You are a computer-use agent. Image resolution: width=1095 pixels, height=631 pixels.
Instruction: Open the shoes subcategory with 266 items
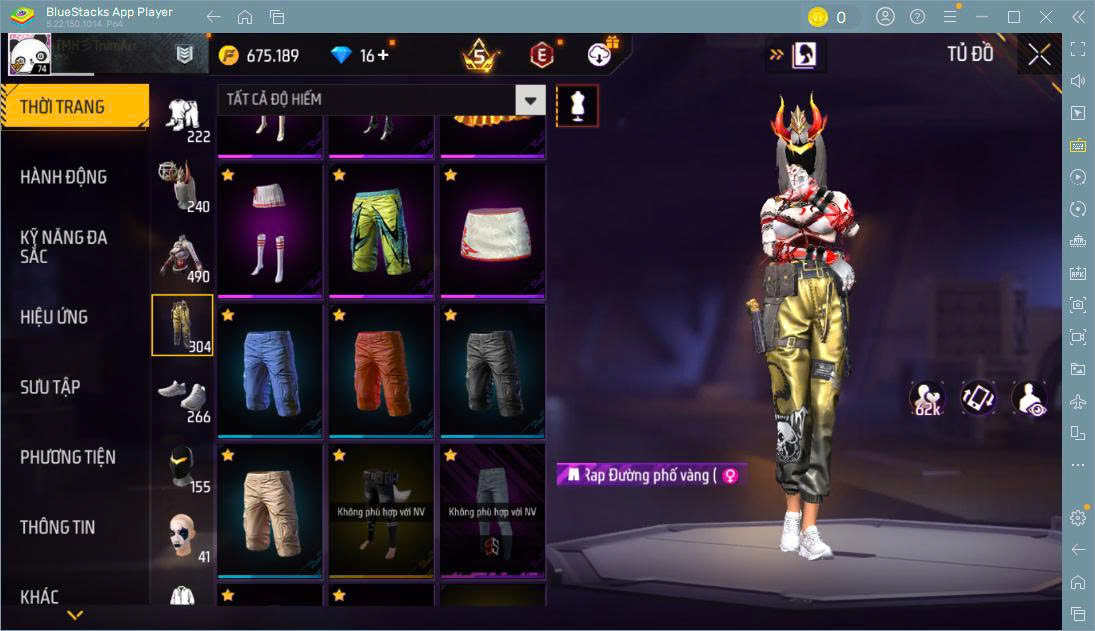point(182,397)
